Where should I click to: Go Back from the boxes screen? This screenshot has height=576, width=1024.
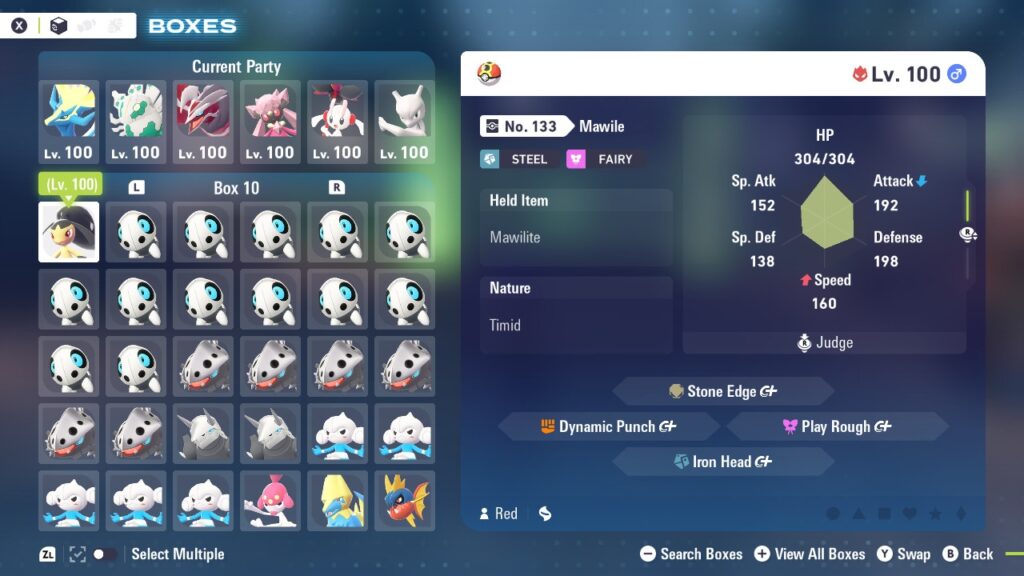(x=969, y=554)
